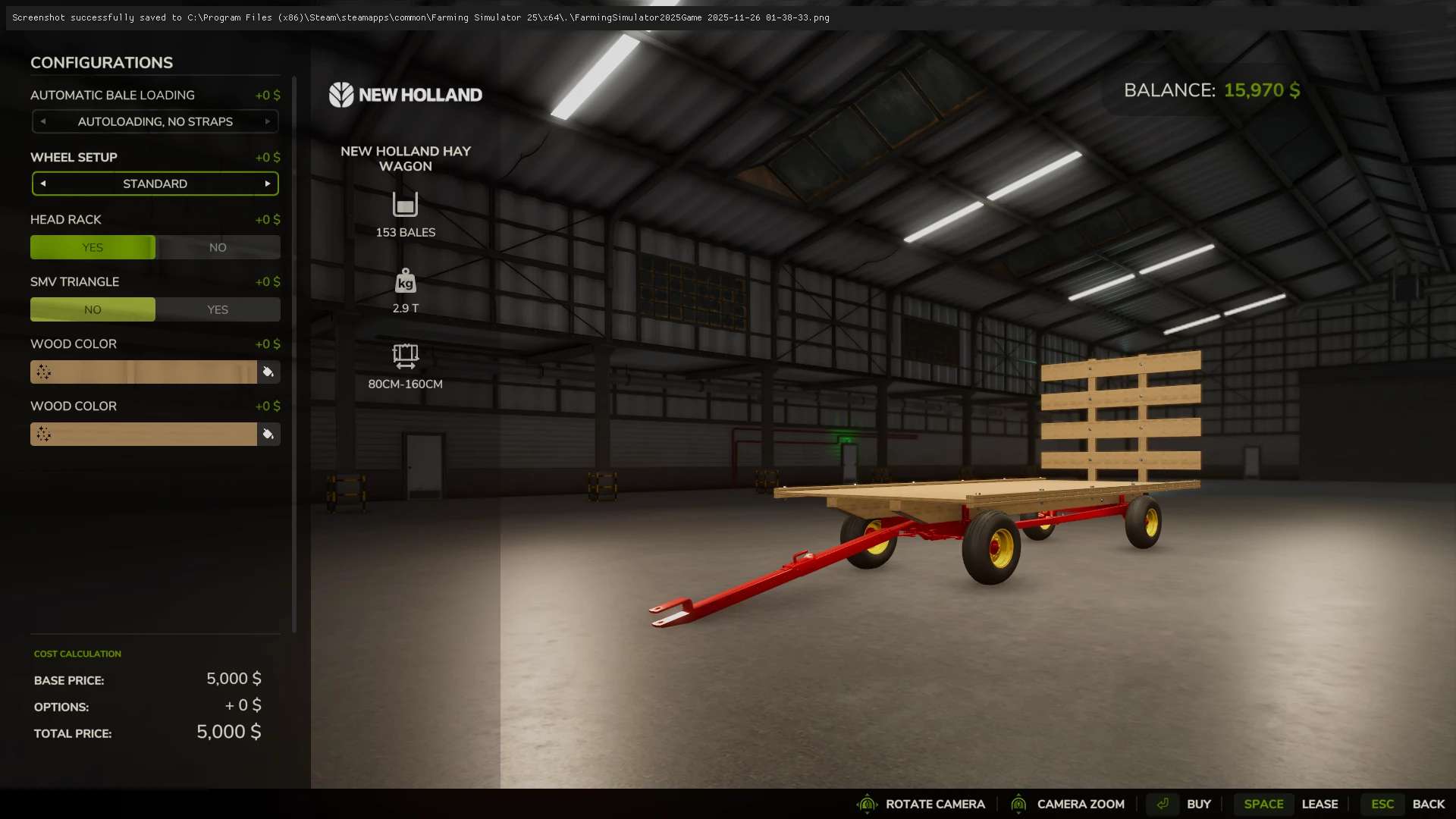1456x819 pixels.
Task: Switch to next wheel setup
Action: tap(268, 184)
